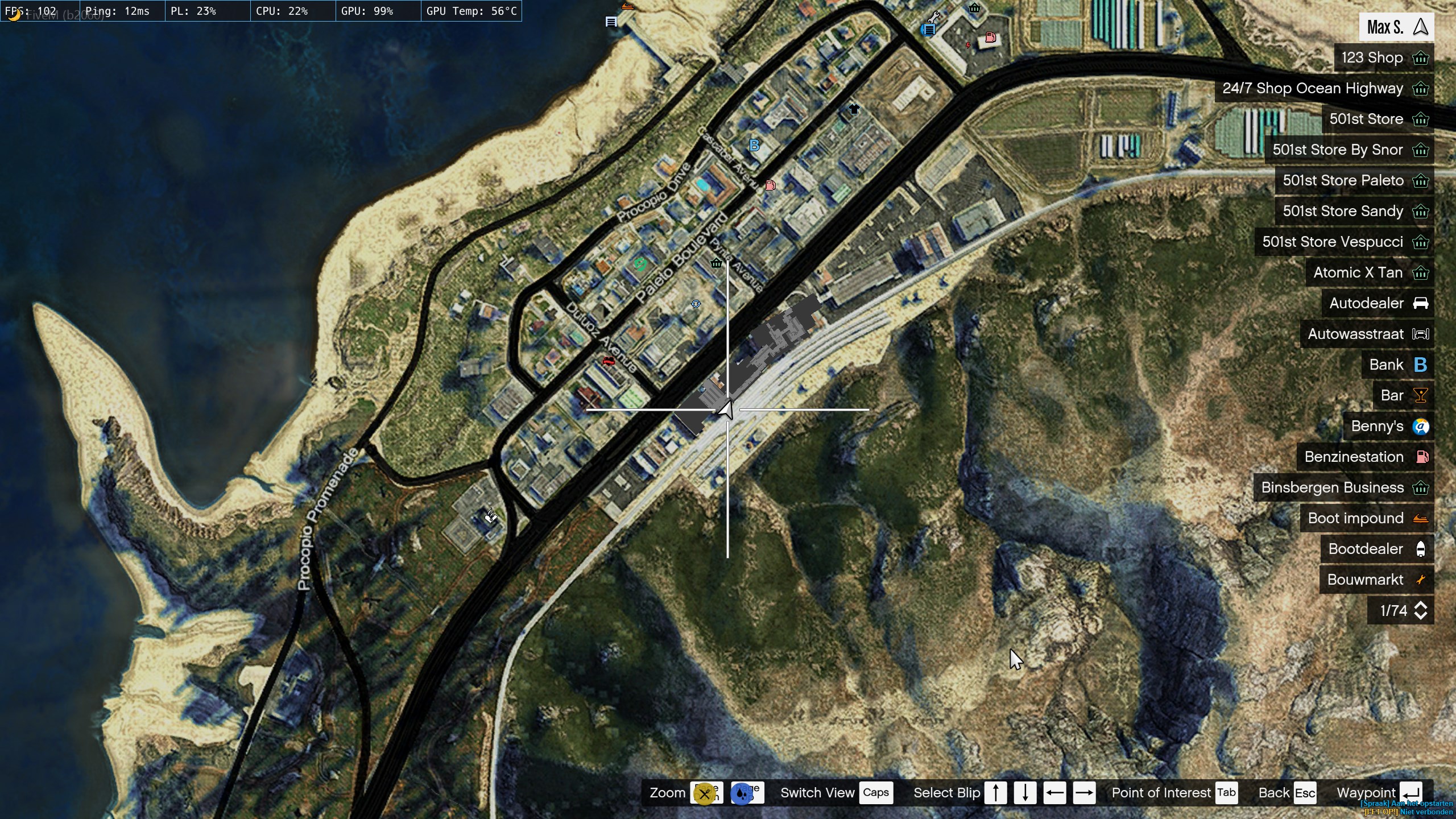Select Binsbergen Business in the legend
1456x819 pixels.
1343,488
